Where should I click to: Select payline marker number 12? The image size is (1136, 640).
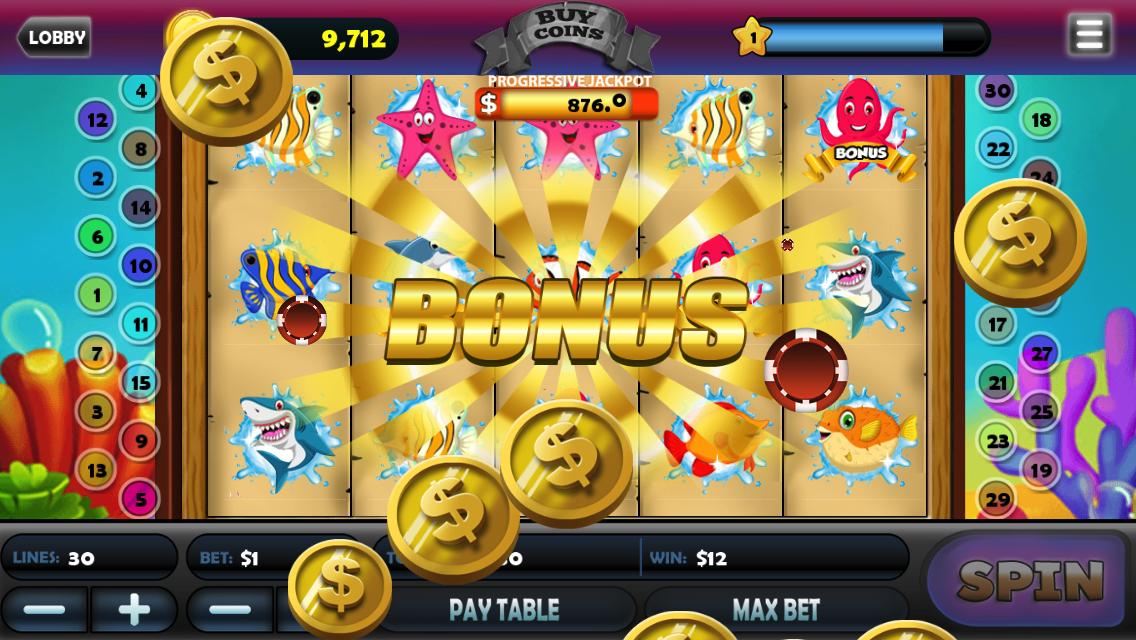[96, 120]
